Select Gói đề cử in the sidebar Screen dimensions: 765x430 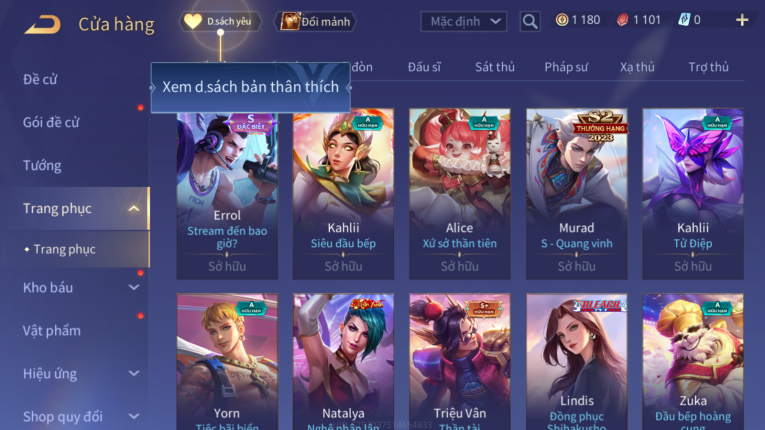(52, 122)
